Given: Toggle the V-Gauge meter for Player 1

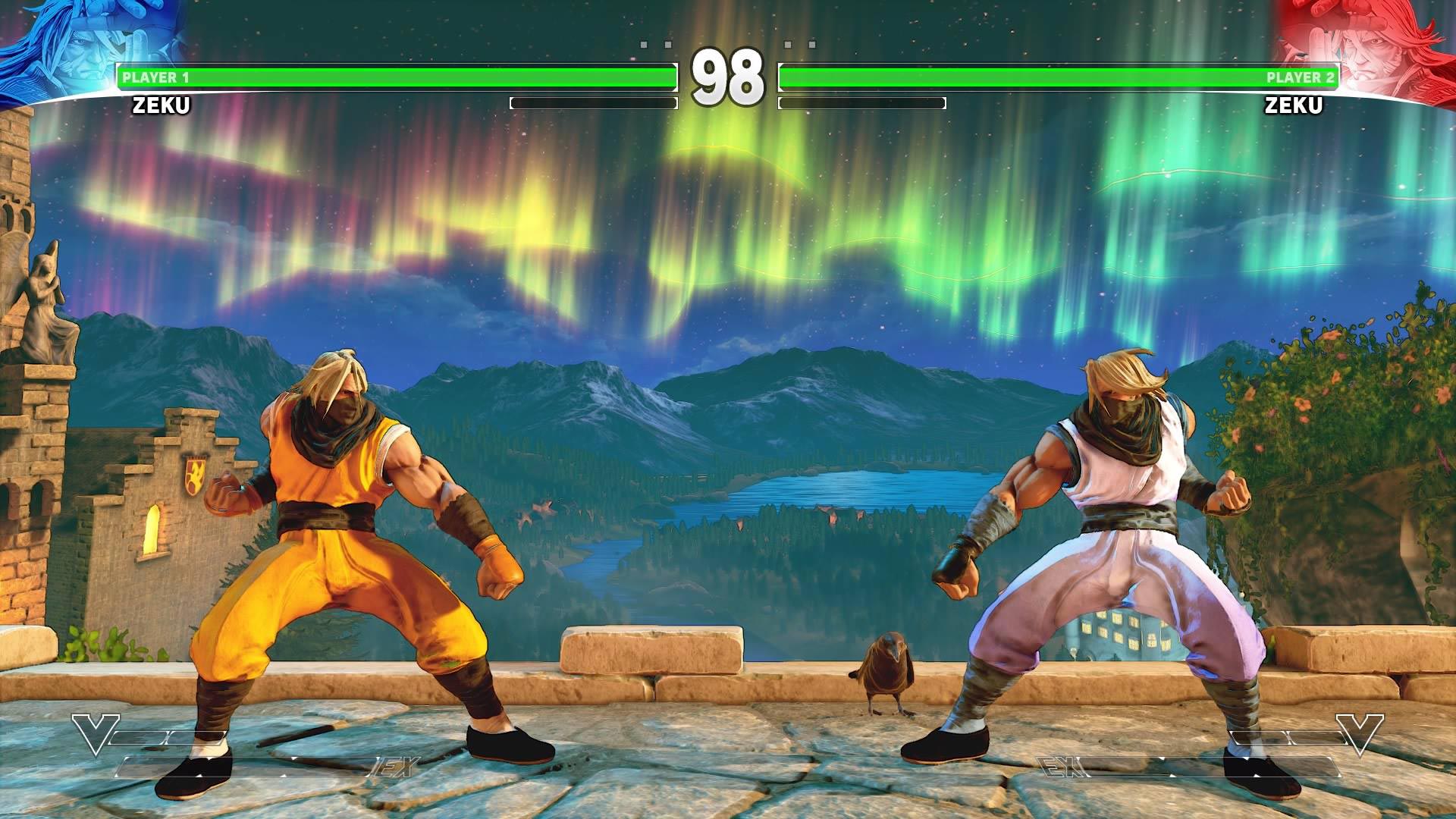Looking at the screenshot, I should click(x=167, y=736).
